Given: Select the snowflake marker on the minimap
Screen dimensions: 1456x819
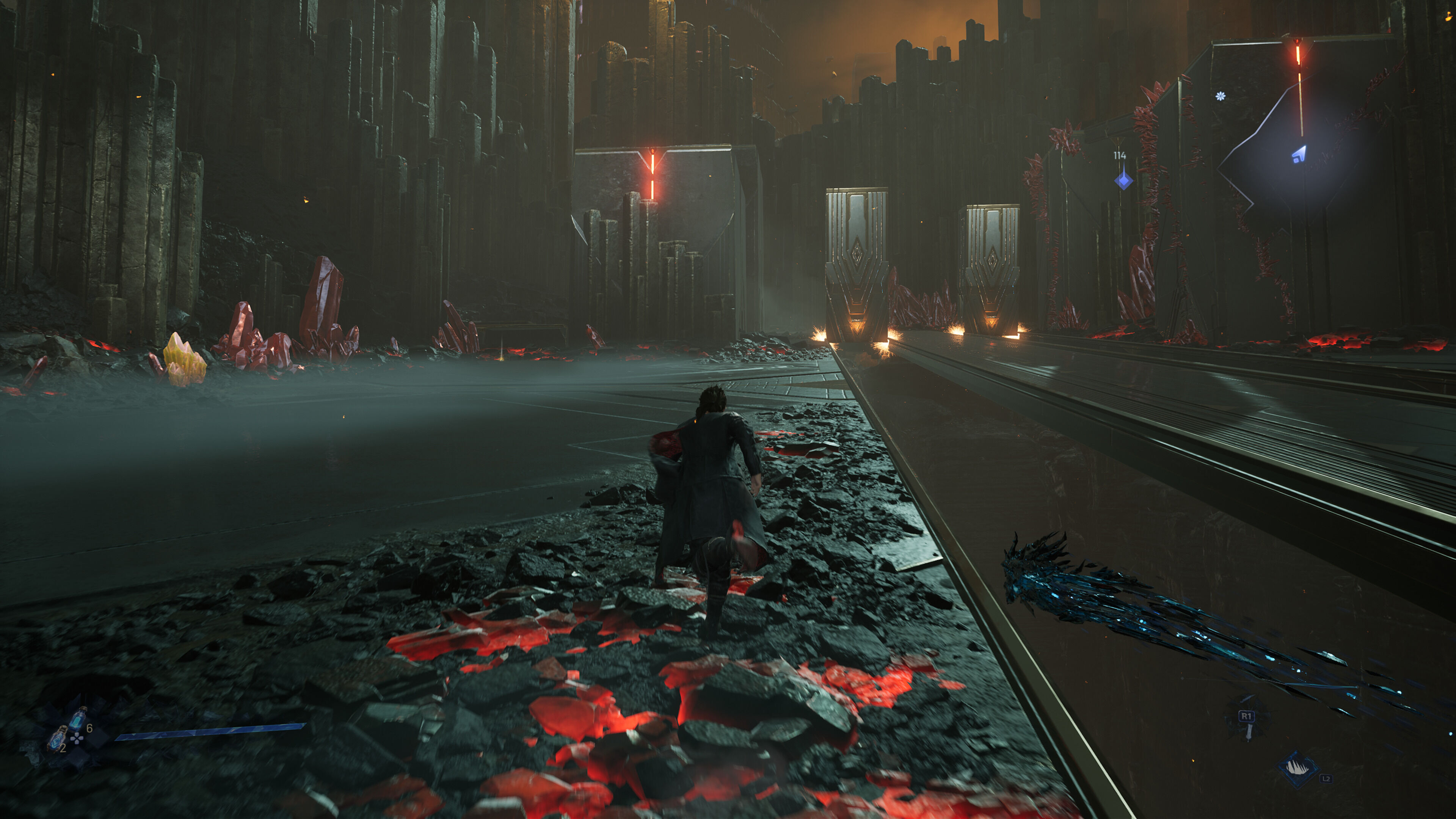Looking at the screenshot, I should [x=1220, y=96].
